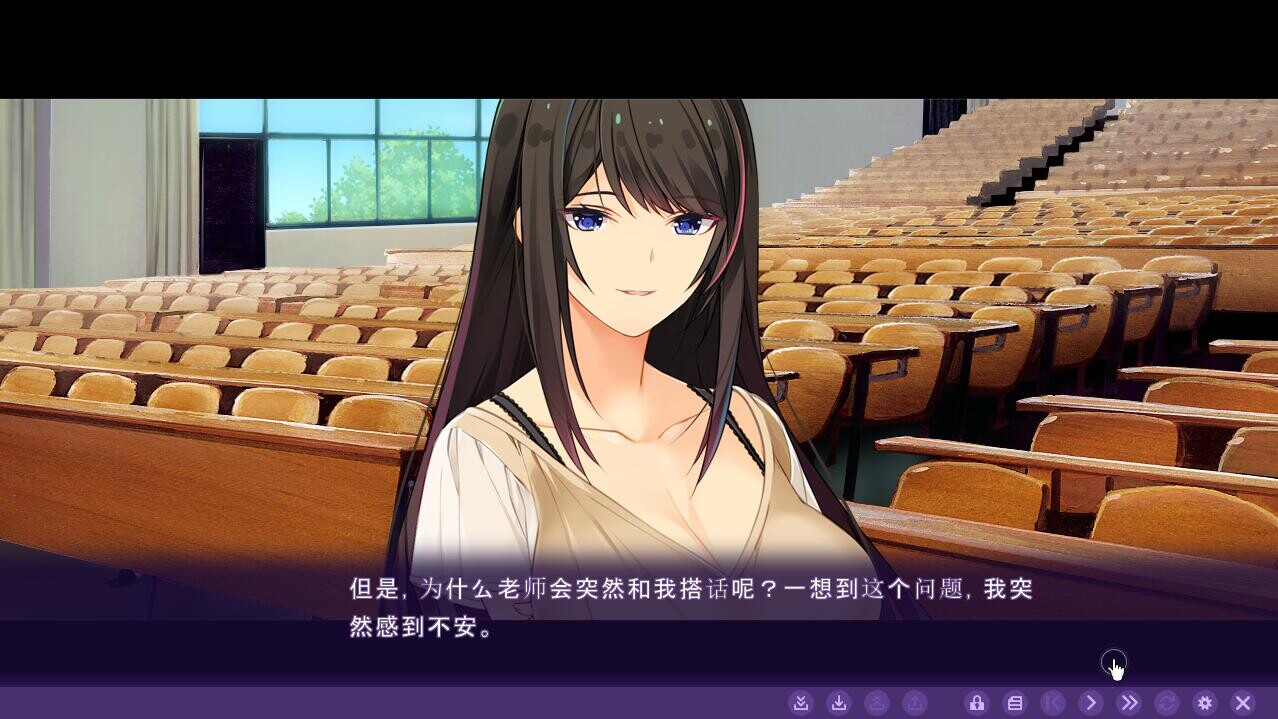Click the quick save double-arrow icon
1278x719 pixels.
(800, 703)
